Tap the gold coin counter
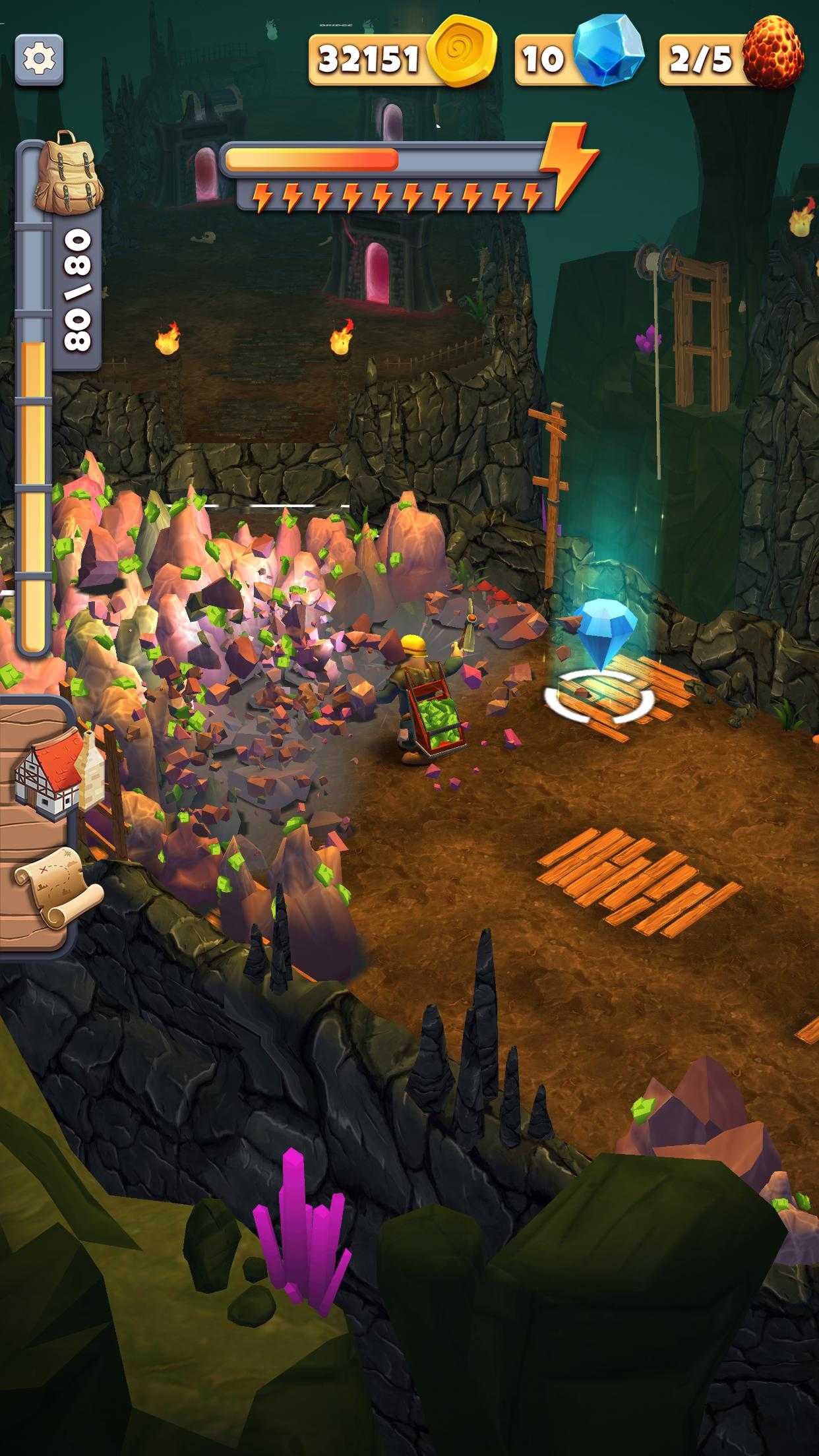Image resolution: width=819 pixels, height=1456 pixels. click(x=402, y=59)
